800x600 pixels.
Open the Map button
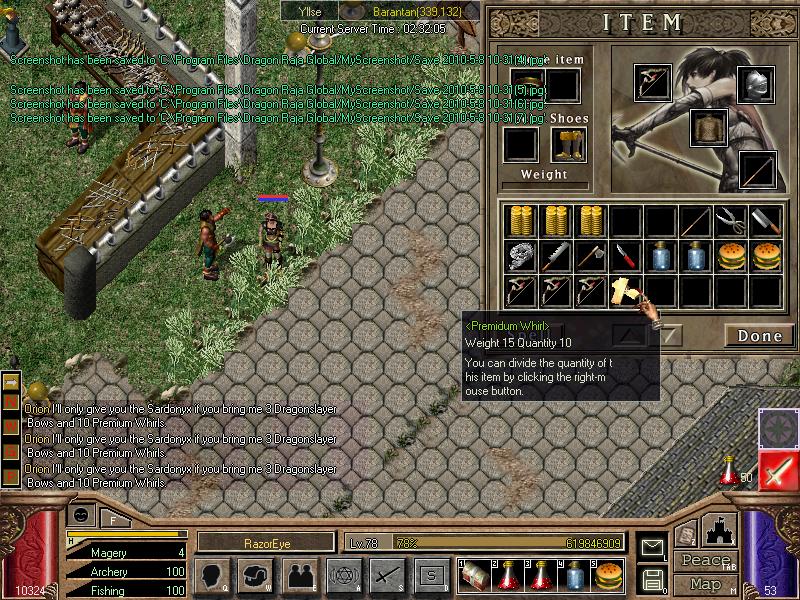704,583
